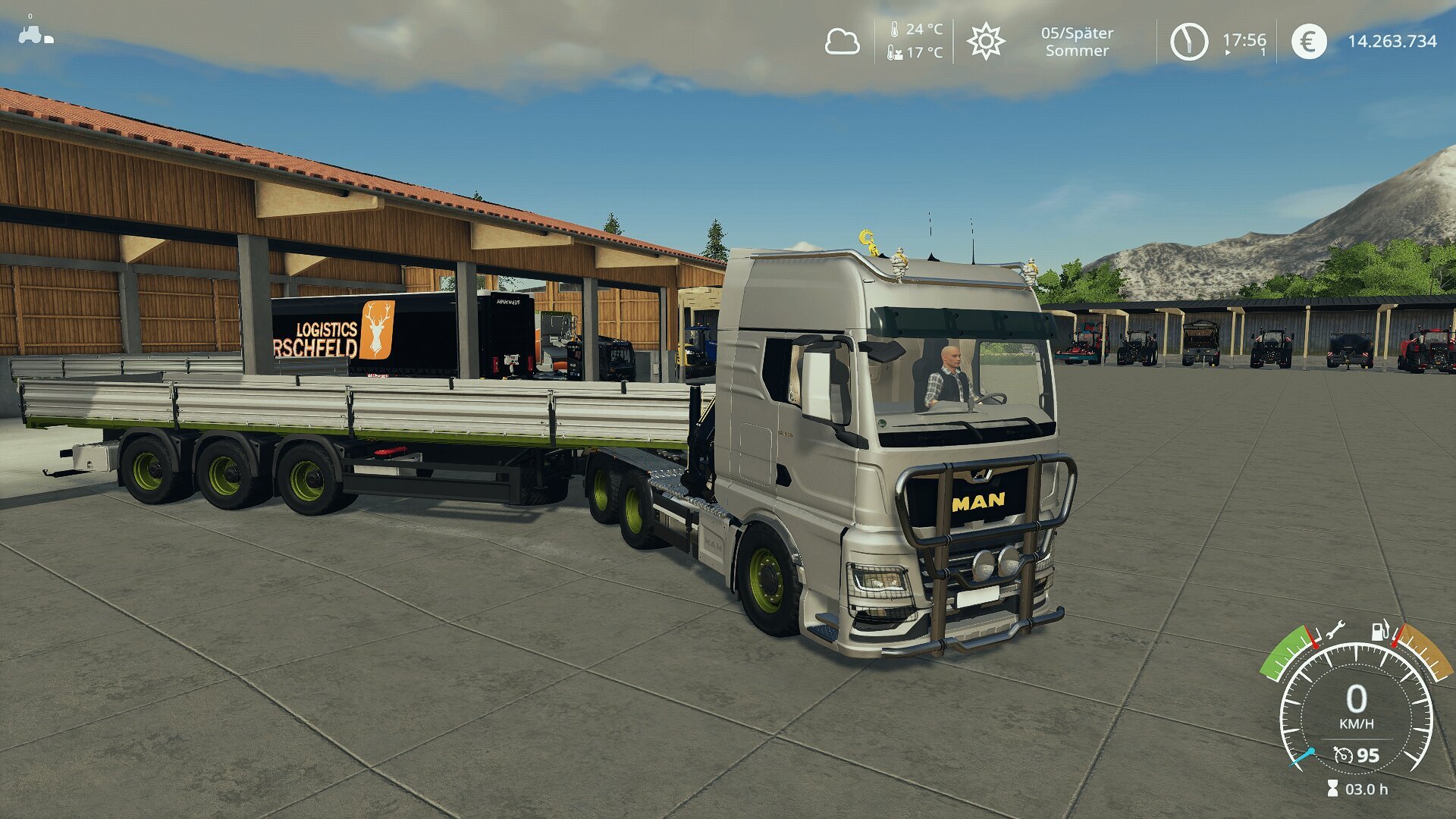Image resolution: width=1456 pixels, height=819 pixels.
Task: Click the sun season icon
Action: pyautogui.click(x=985, y=41)
